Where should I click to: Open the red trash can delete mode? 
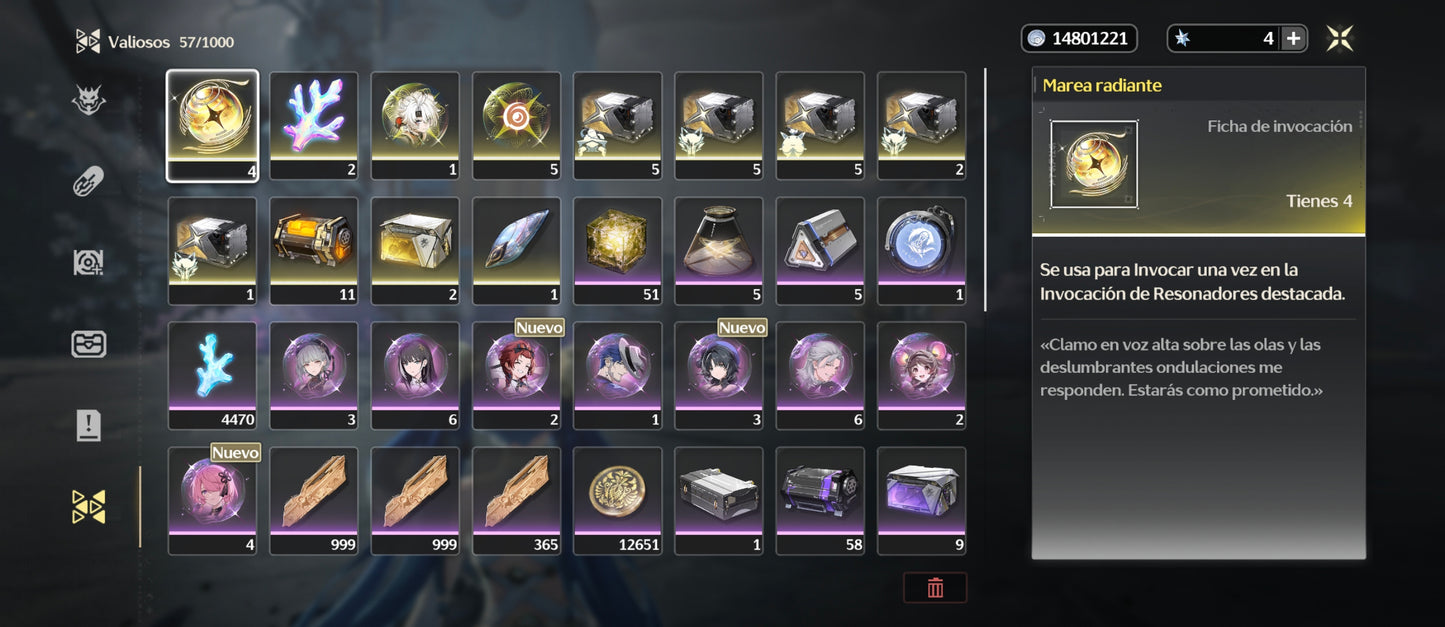coord(935,588)
